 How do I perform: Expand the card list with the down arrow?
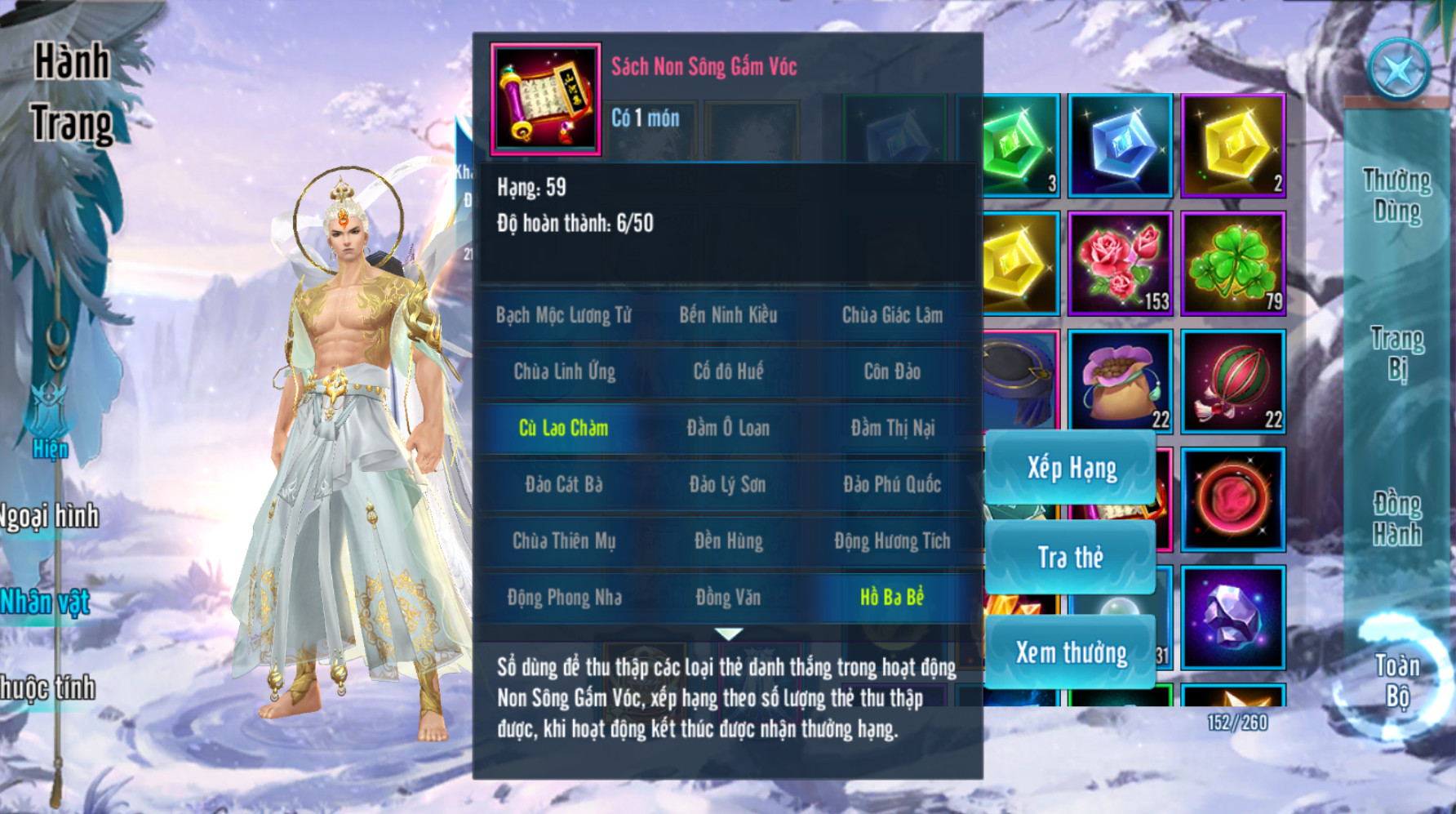point(728,634)
